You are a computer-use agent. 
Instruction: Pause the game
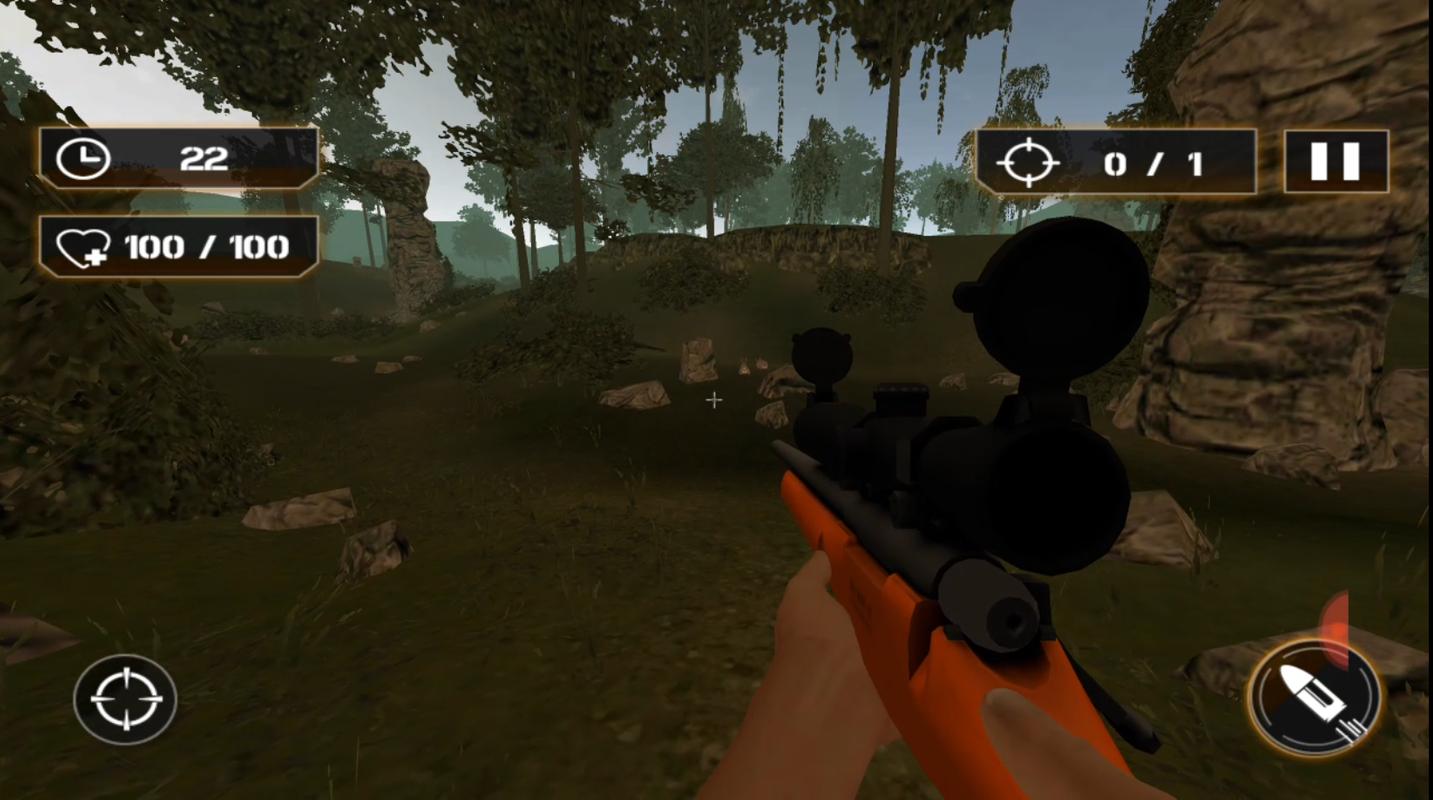1336,161
